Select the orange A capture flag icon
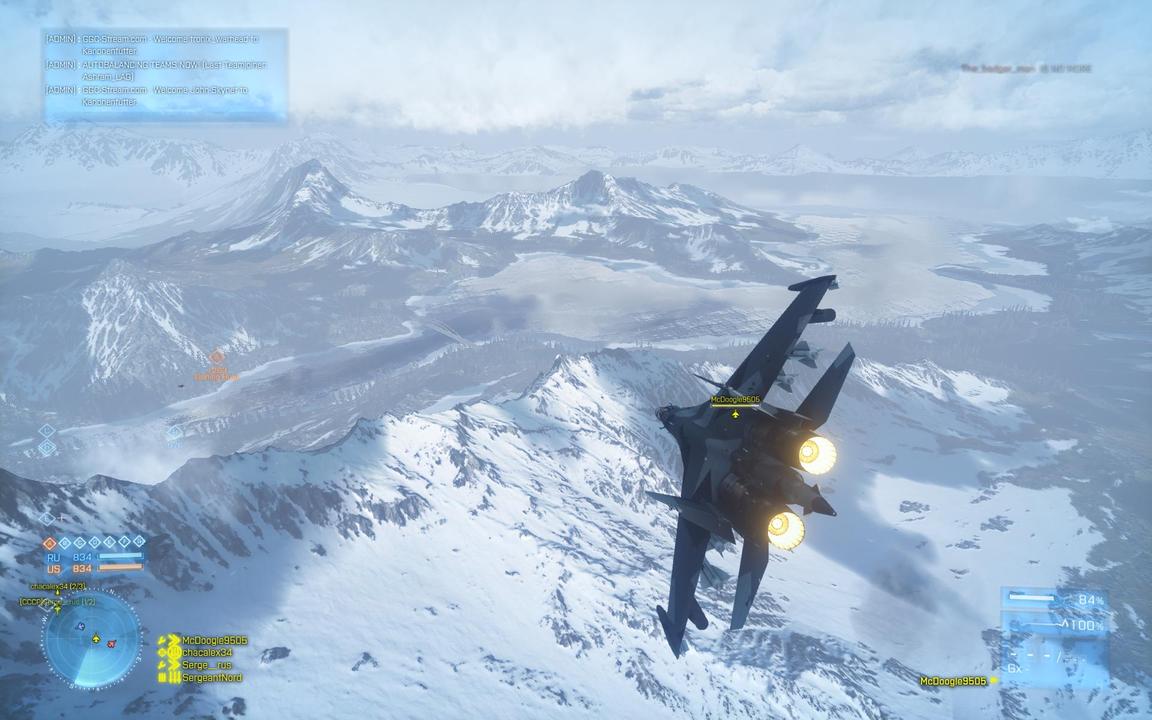 coord(50,543)
